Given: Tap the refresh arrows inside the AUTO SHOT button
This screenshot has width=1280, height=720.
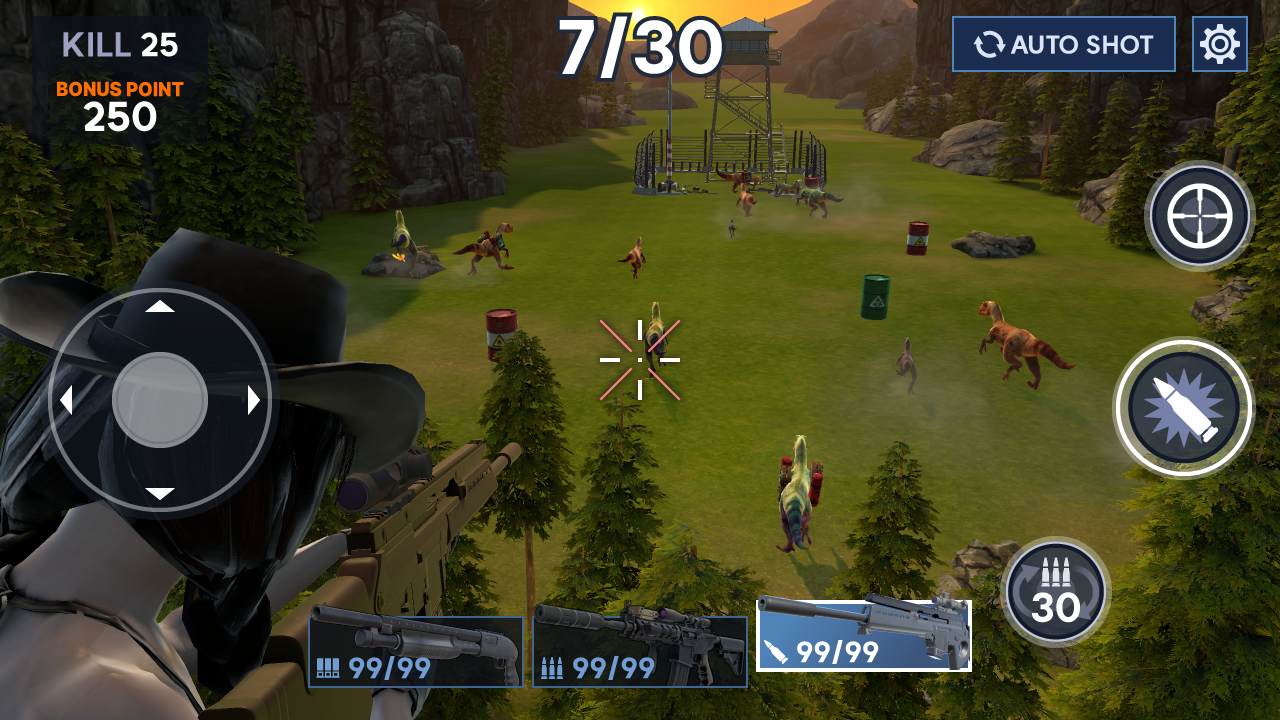Looking at the screenshot, I should click(991, 43).
